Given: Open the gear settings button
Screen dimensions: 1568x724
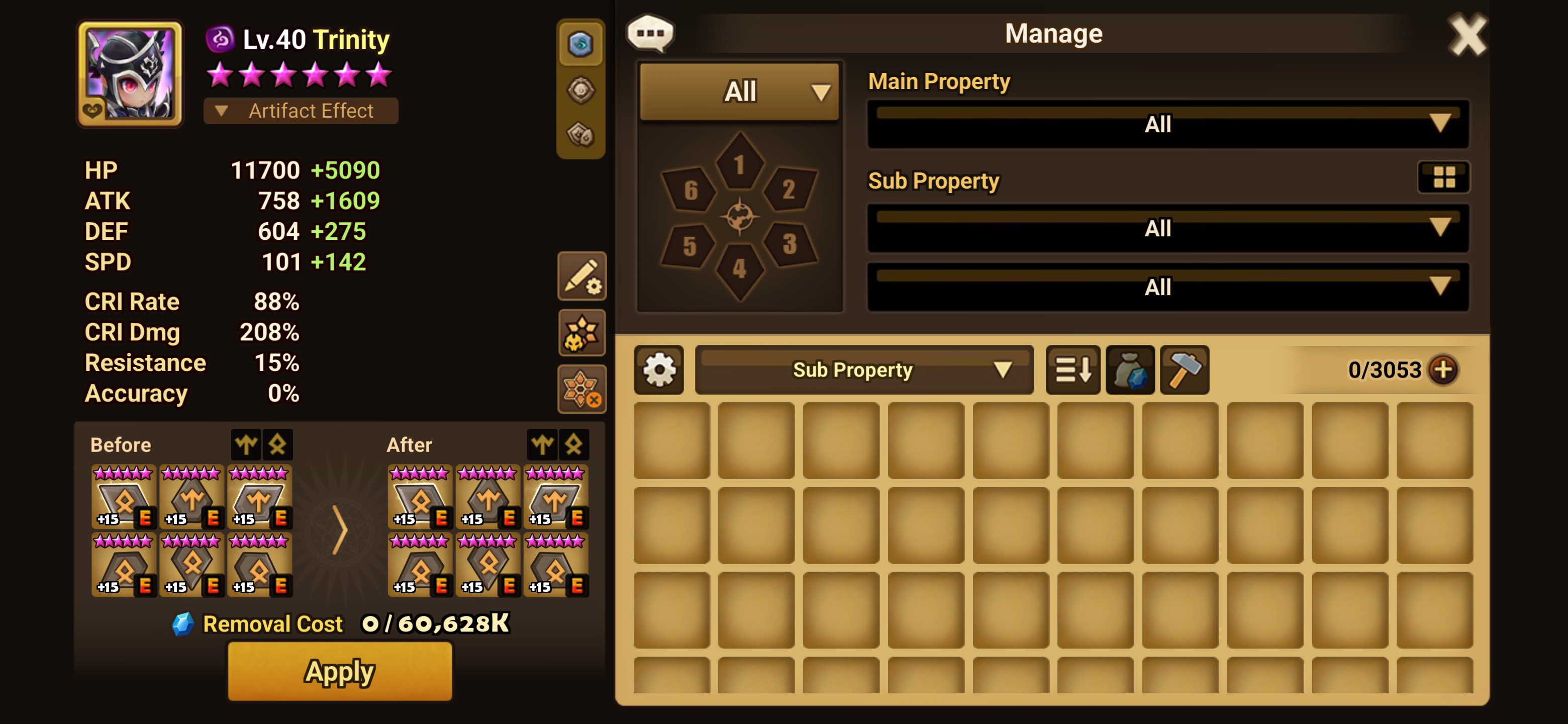Looking at the screenshot, I should click(659, 370).
